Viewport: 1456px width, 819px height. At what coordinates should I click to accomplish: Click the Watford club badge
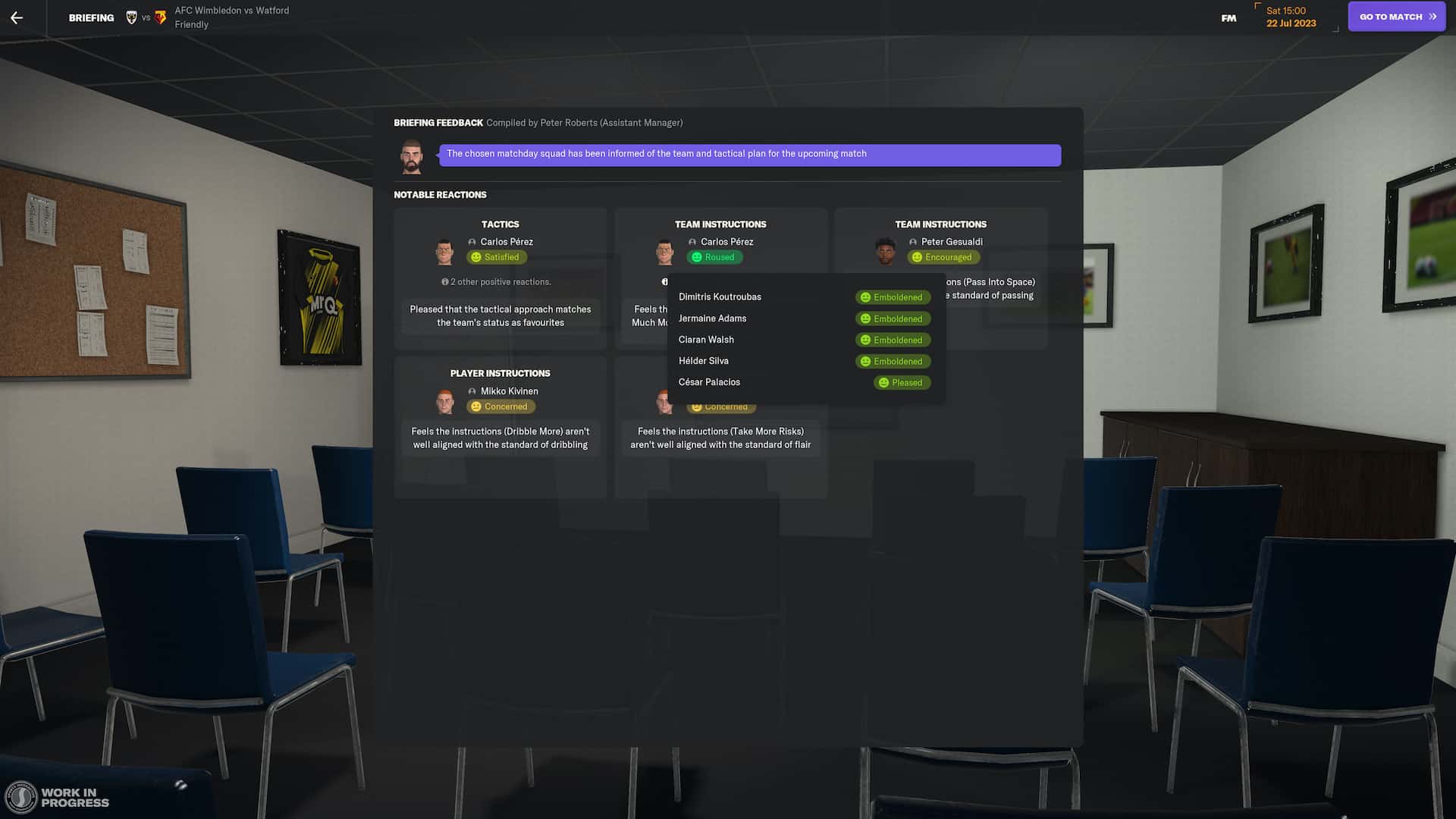point(160,17)
